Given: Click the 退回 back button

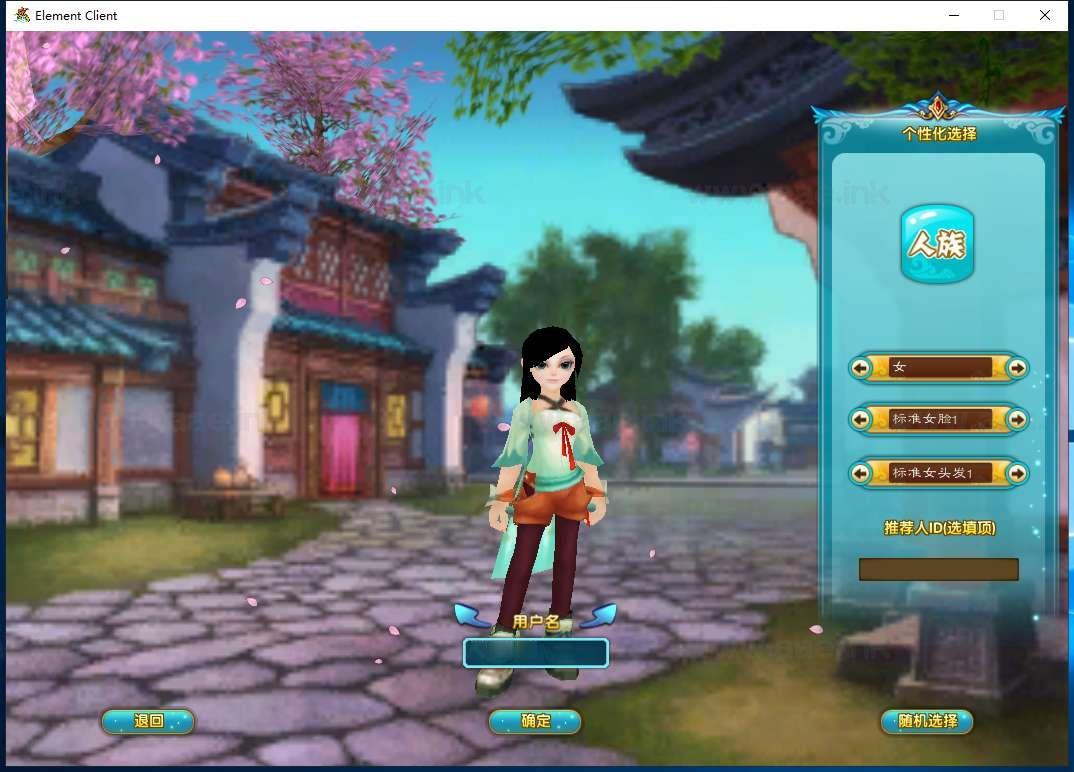Looking at the screenshot, I should coord(148,721).
